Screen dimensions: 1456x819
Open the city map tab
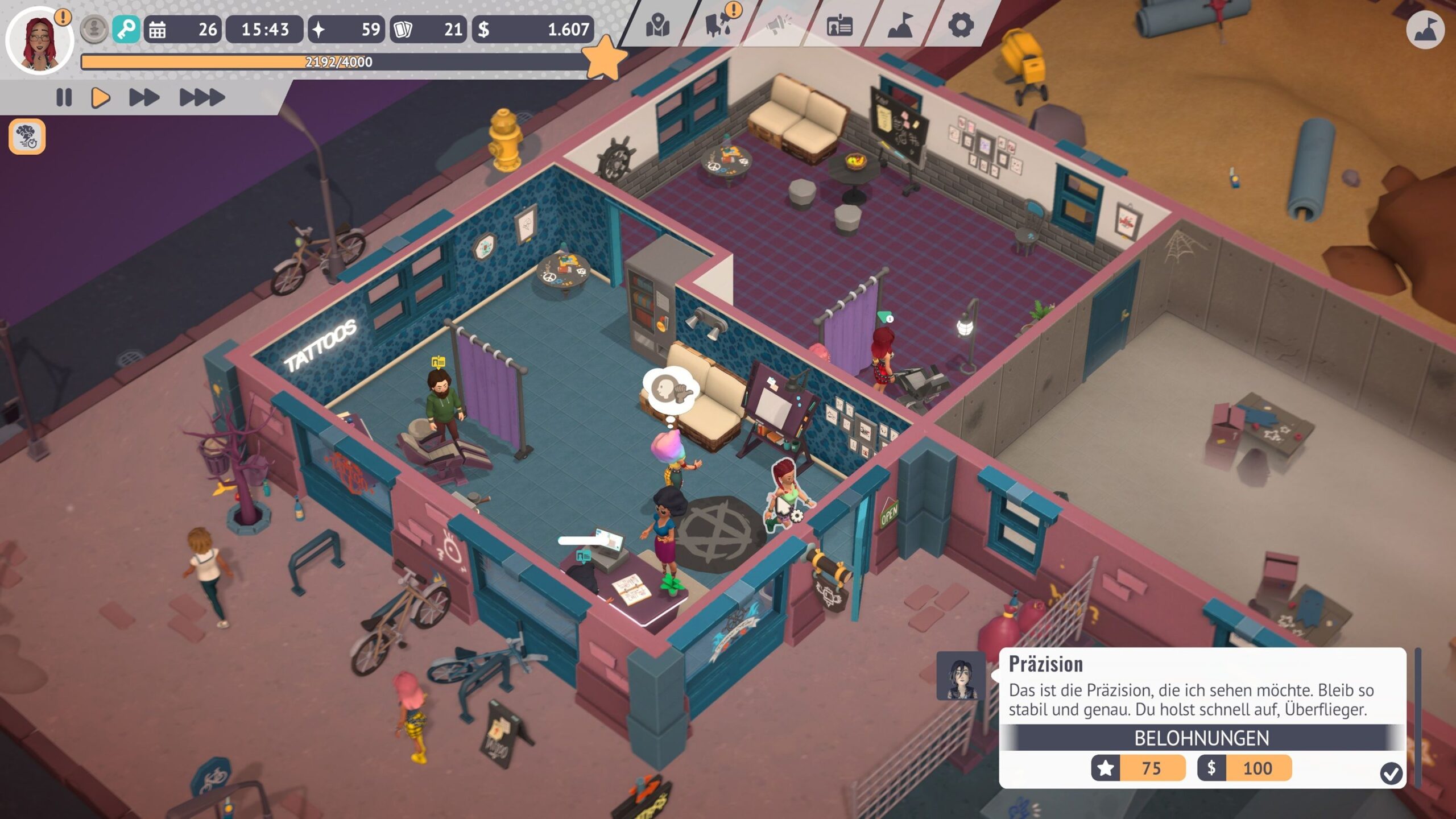tap(657, 26)
